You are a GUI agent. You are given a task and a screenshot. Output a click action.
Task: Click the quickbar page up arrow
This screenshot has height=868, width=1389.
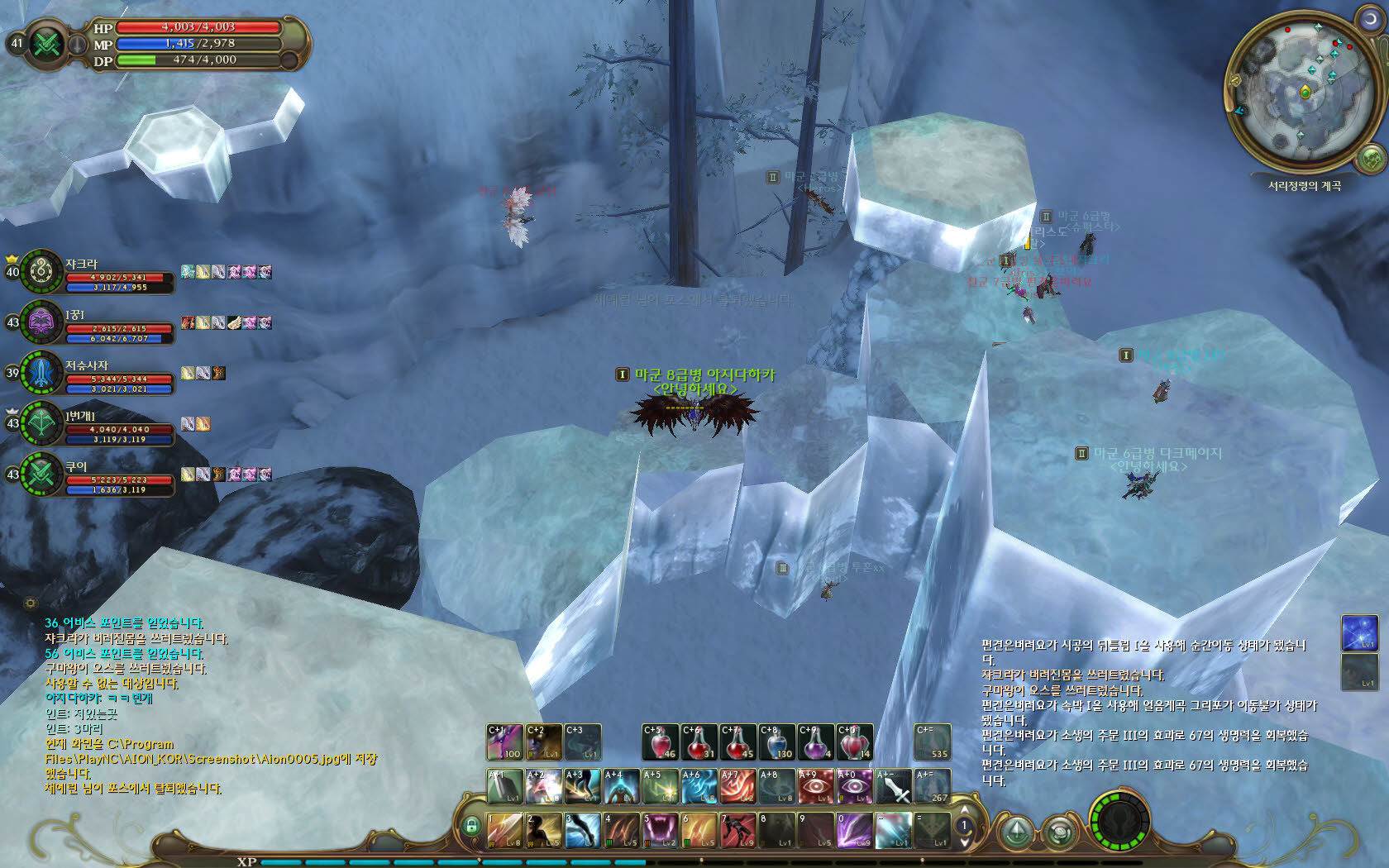(963, 811)
